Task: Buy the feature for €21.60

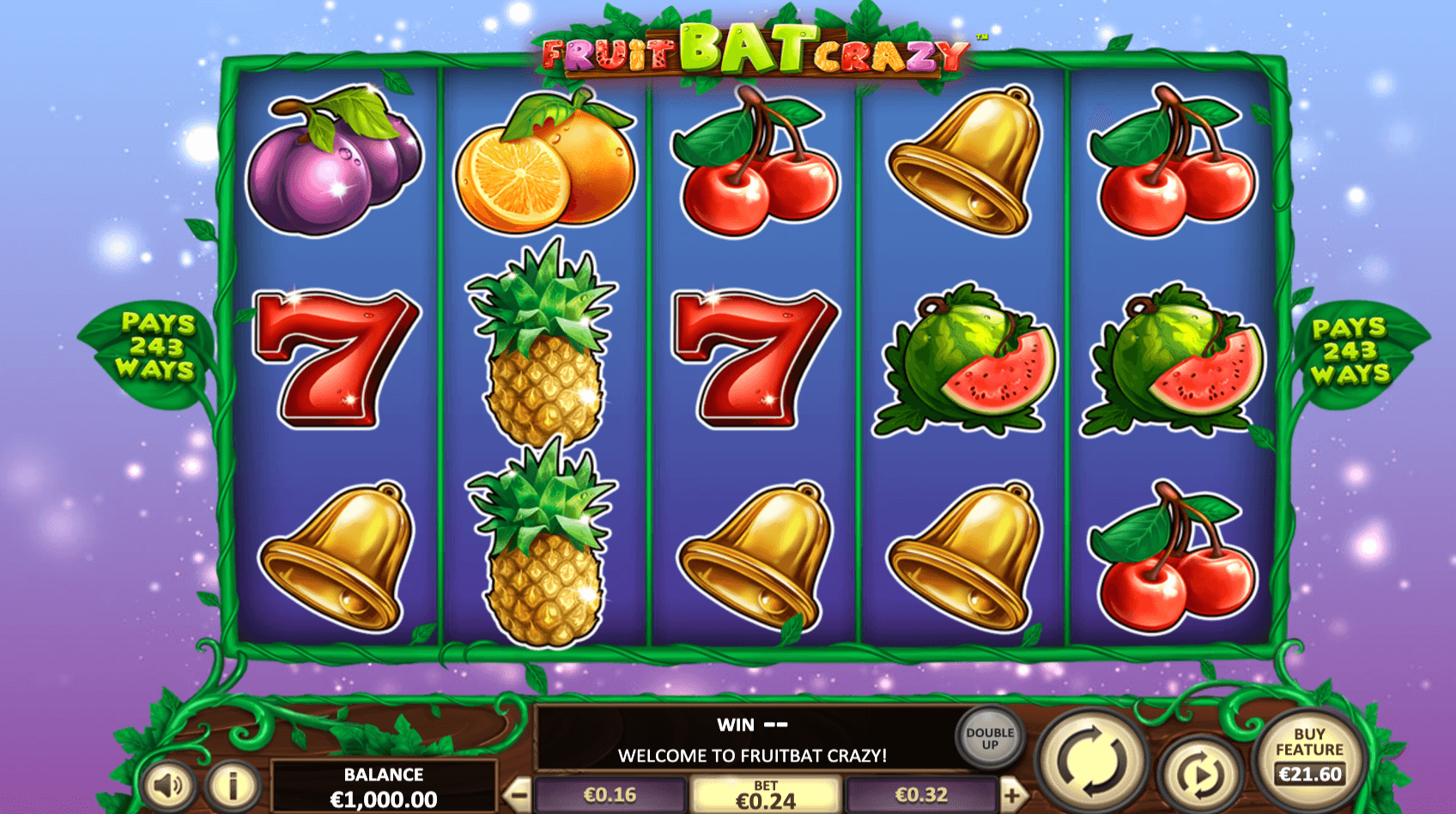Action: tap(1309, 756)
